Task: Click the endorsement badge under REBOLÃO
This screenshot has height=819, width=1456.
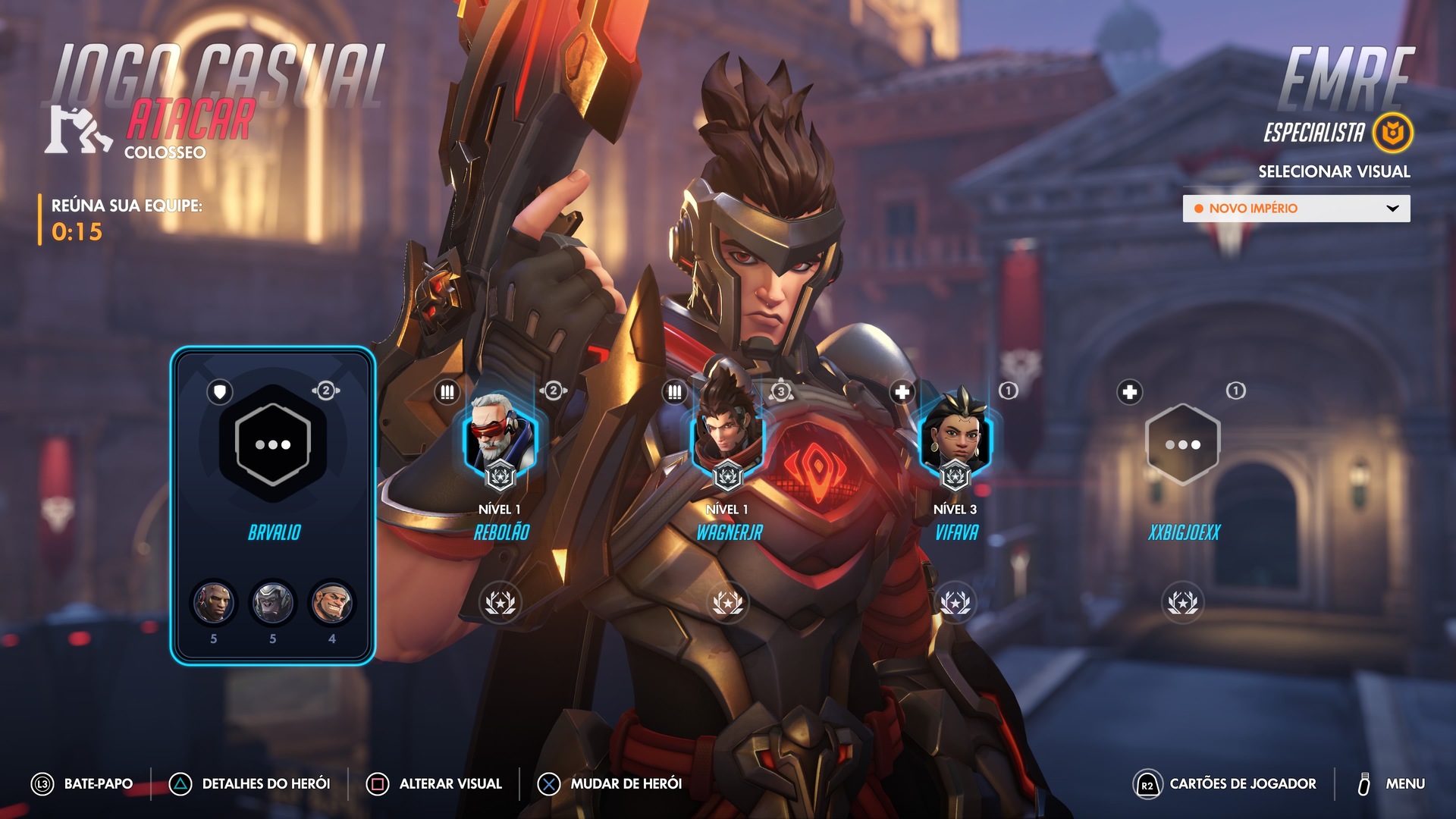Action: (x=500, y=603)
